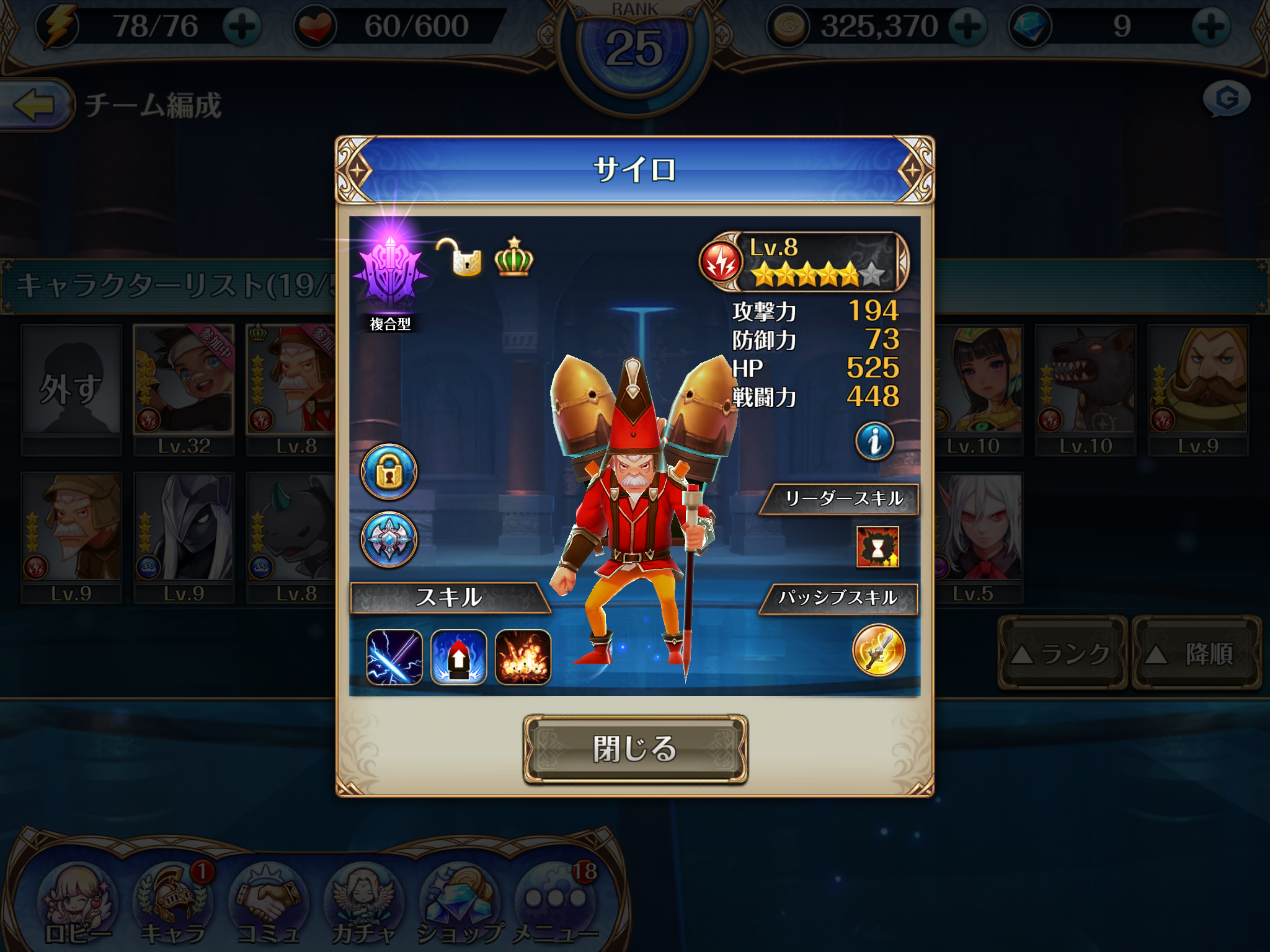Inspect the golden sword passive skill
This screenshot has height=952, width=1270.
click(879, 650)
